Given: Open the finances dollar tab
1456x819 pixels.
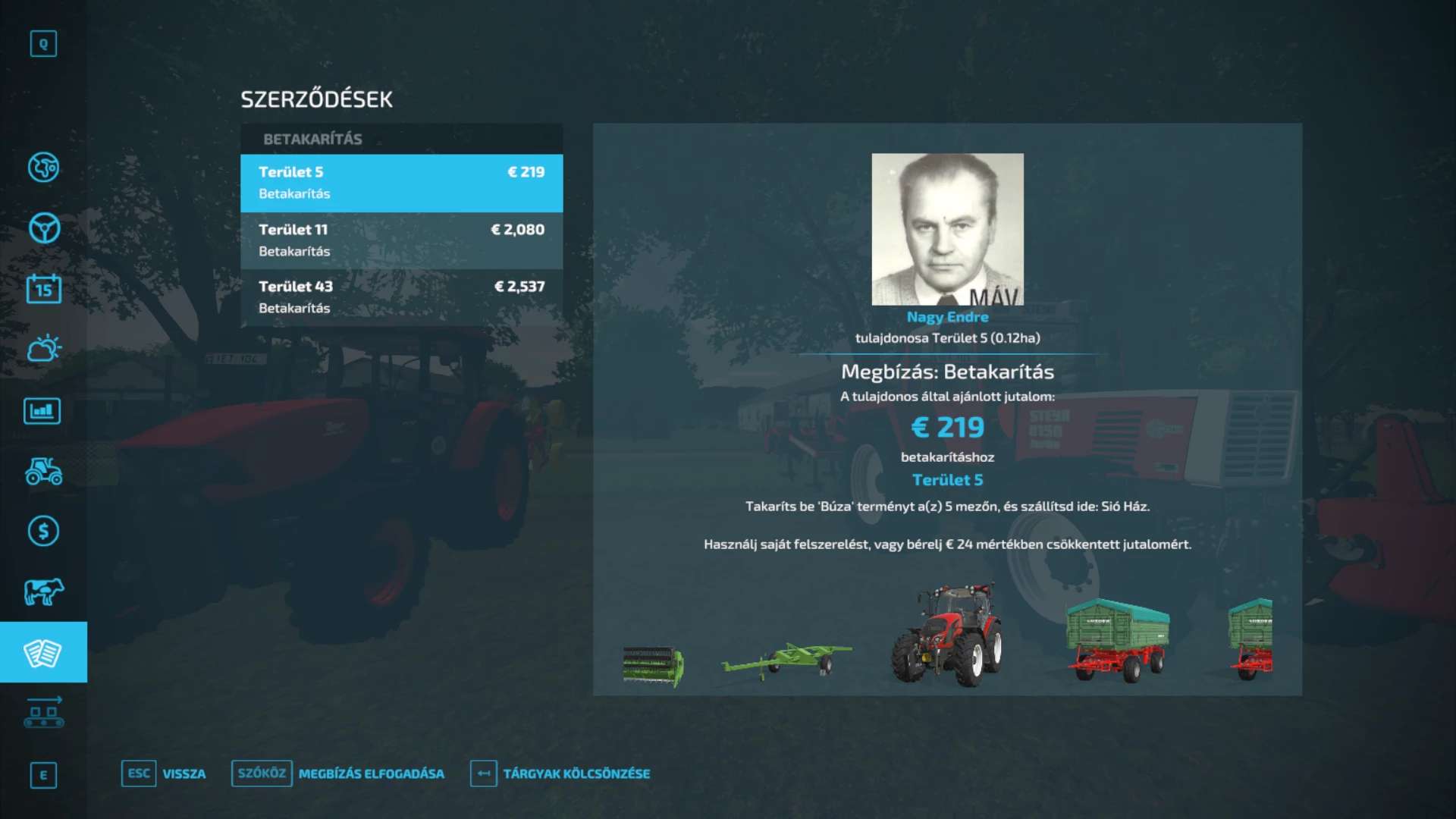Looking at the screenshot, I should click(x=43, y=531).
